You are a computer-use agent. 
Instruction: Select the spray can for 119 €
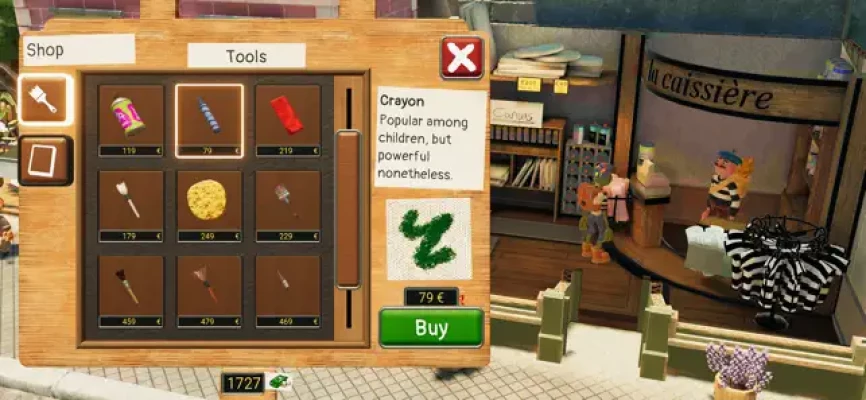pos(131,119)
